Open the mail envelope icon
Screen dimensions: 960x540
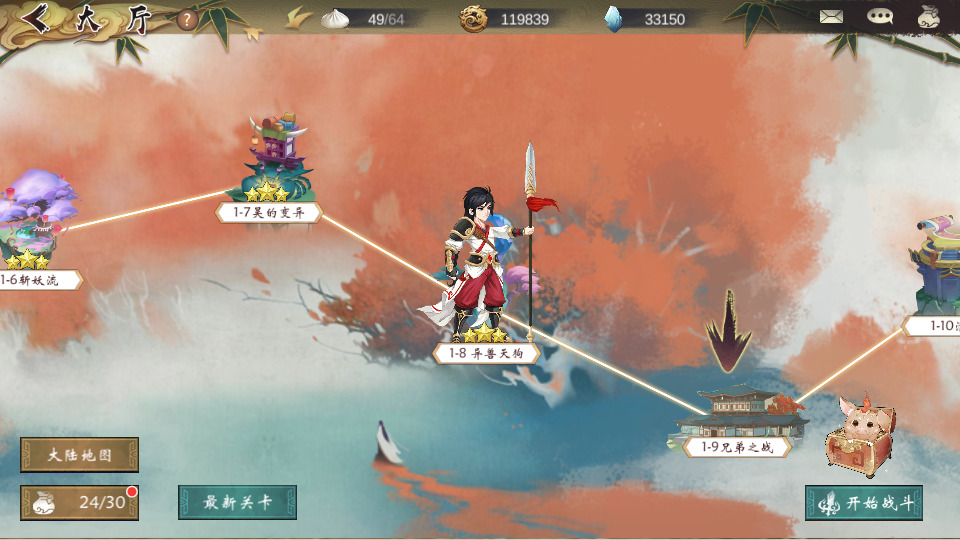point(831,17)
